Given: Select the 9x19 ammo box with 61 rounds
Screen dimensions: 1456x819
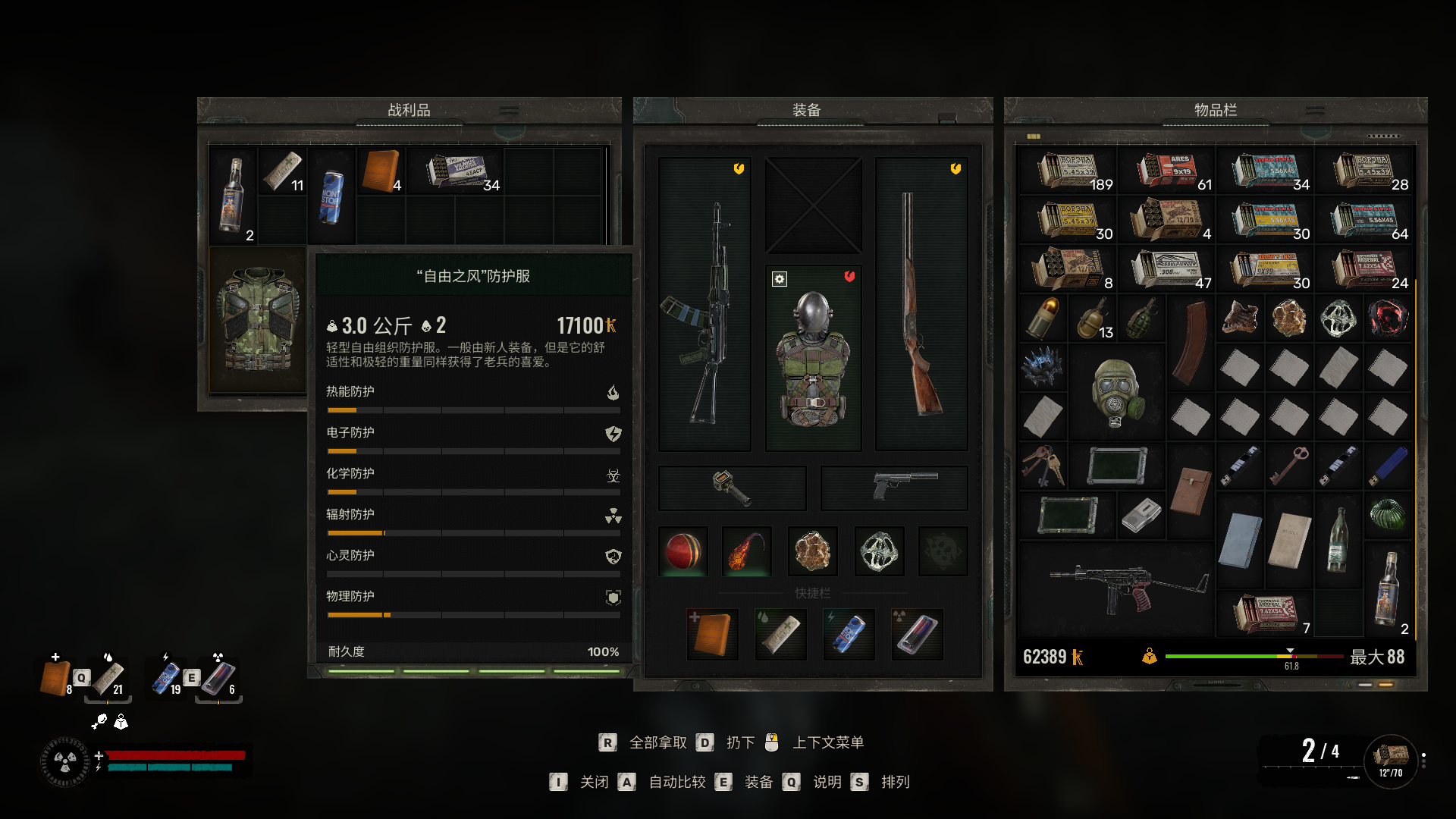Looking at the screenshot, I should [x=1167, y=171].
